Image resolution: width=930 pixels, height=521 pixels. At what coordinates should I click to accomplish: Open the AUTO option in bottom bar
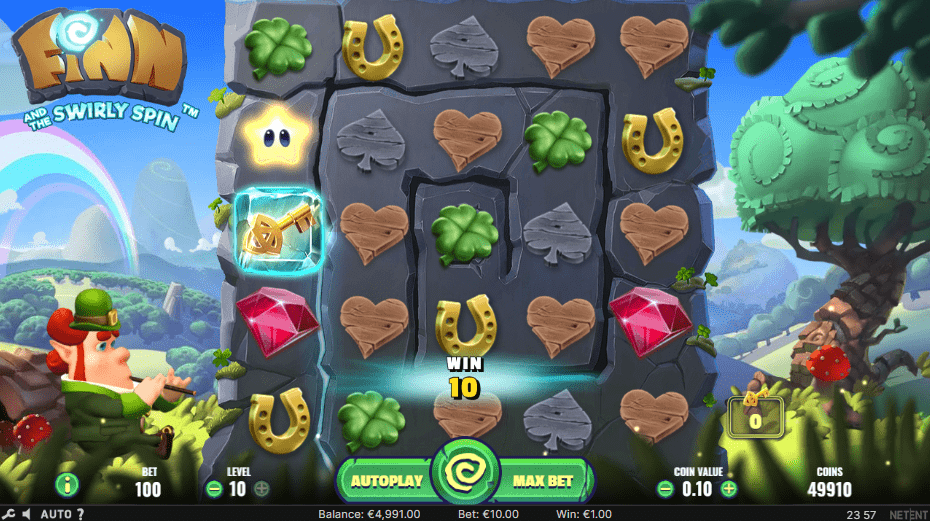point(57,514)
